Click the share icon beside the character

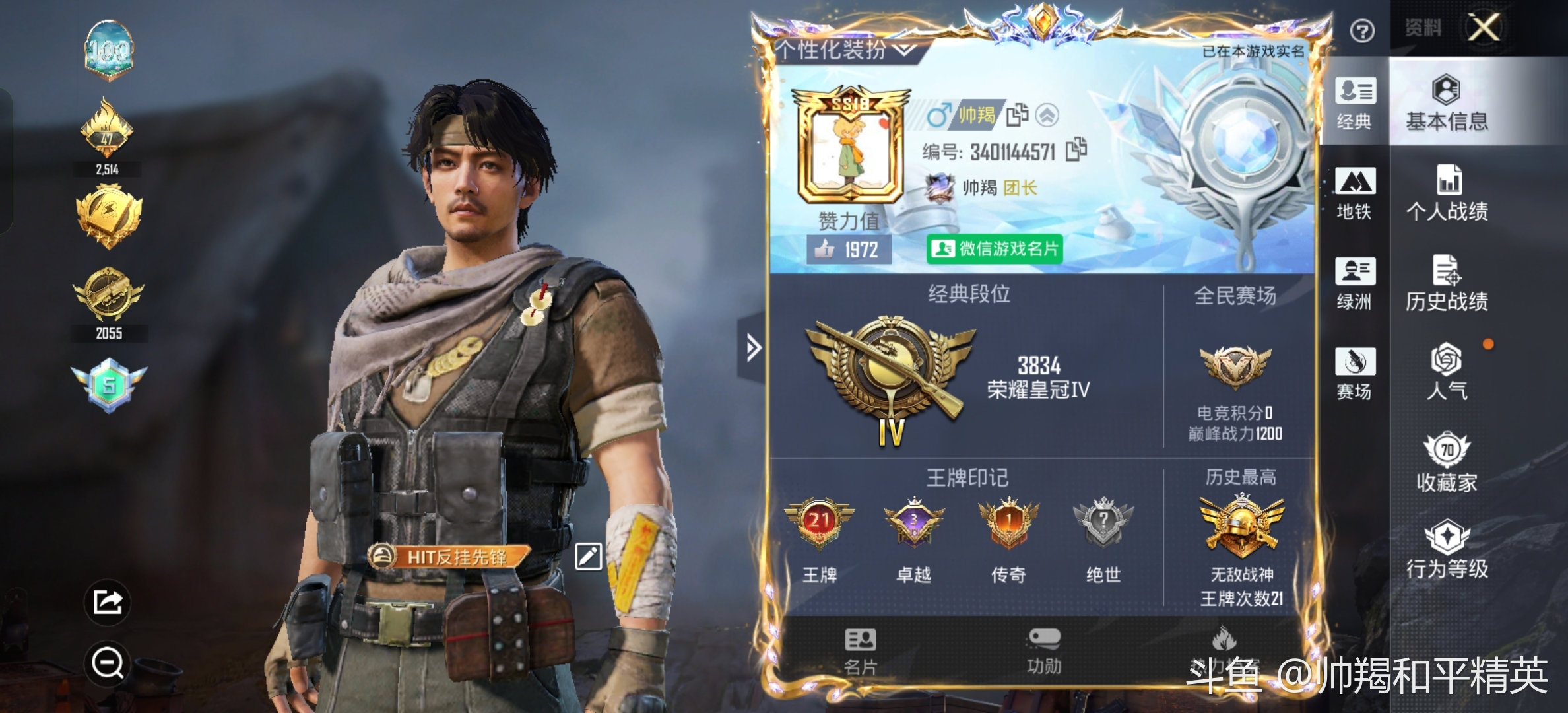108,602
